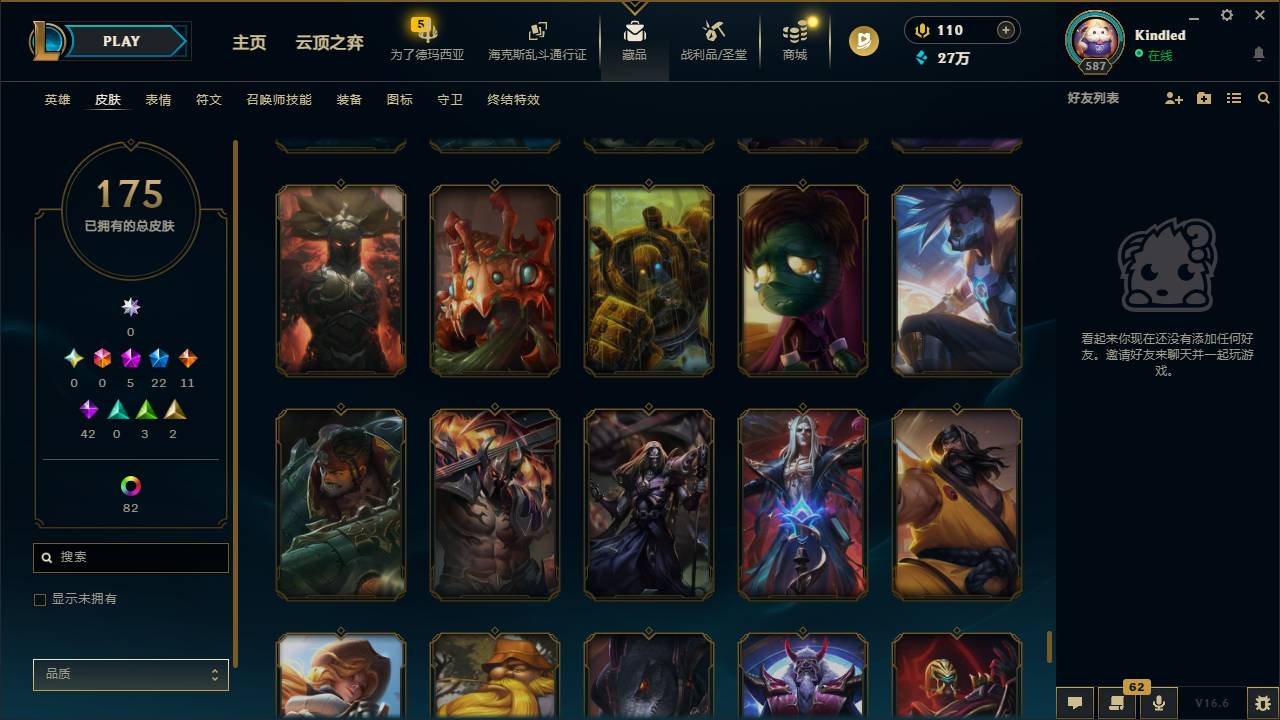Open the 品质 quality dropdown
This screenshot has height=720, width=1280.
(130, 674)
